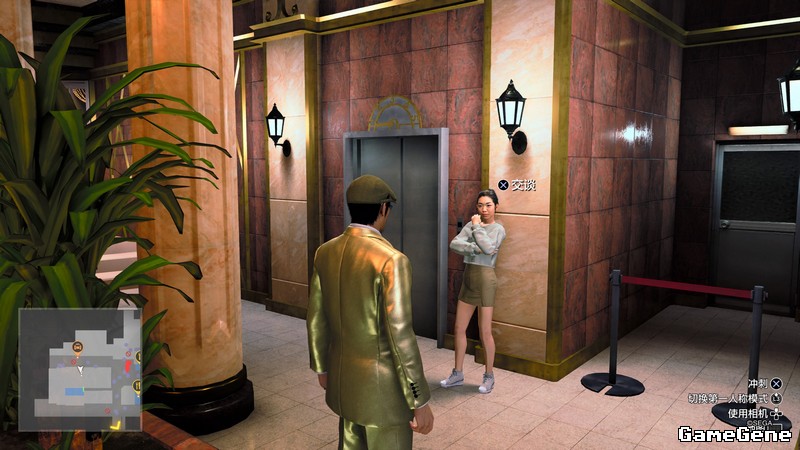Select the orange taxi marker on the minimap
This screenshot has width=800, height=450.
tap(78, 346)
